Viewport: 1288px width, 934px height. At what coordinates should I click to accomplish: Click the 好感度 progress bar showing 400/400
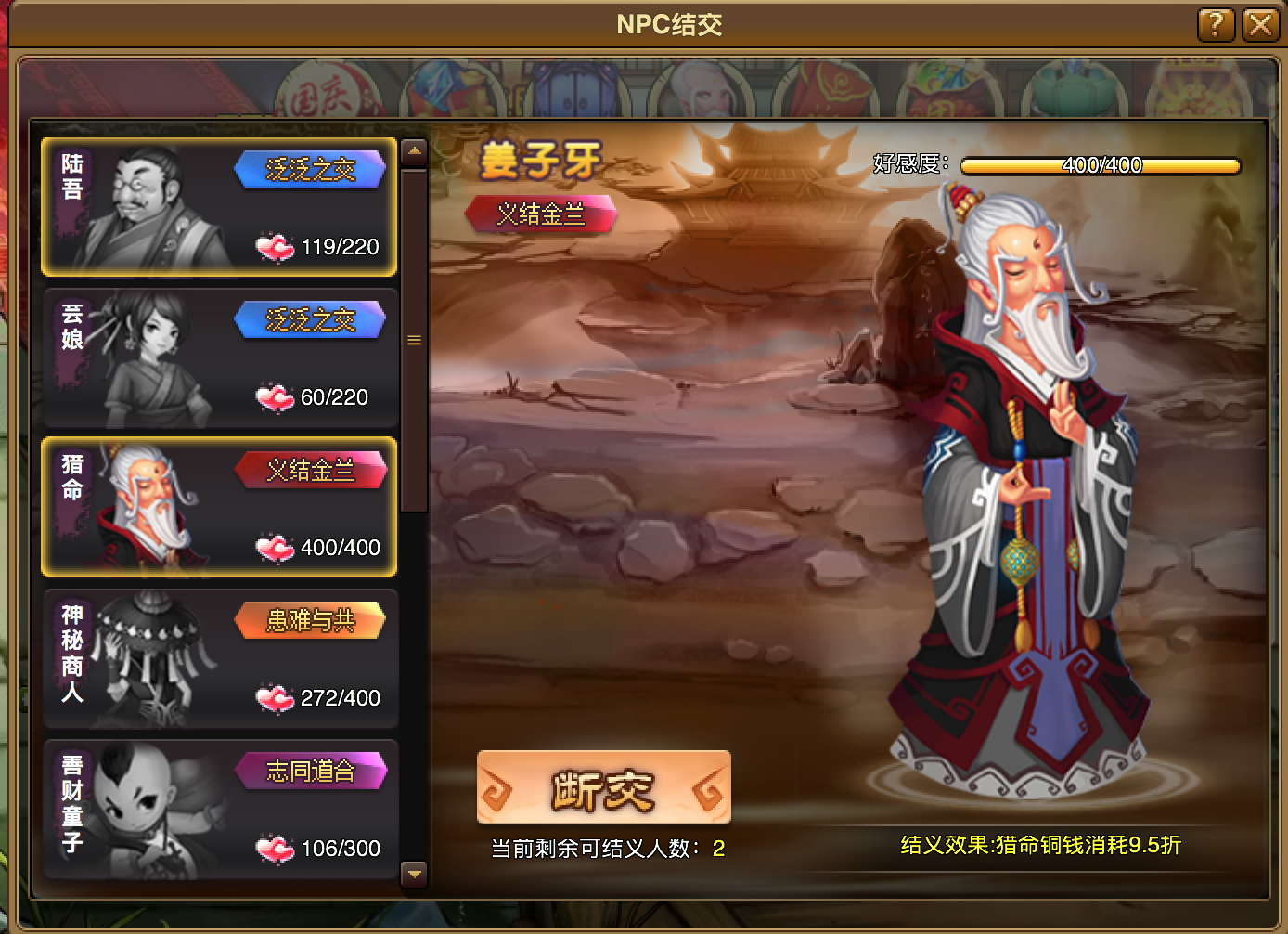coord(1101,166)
